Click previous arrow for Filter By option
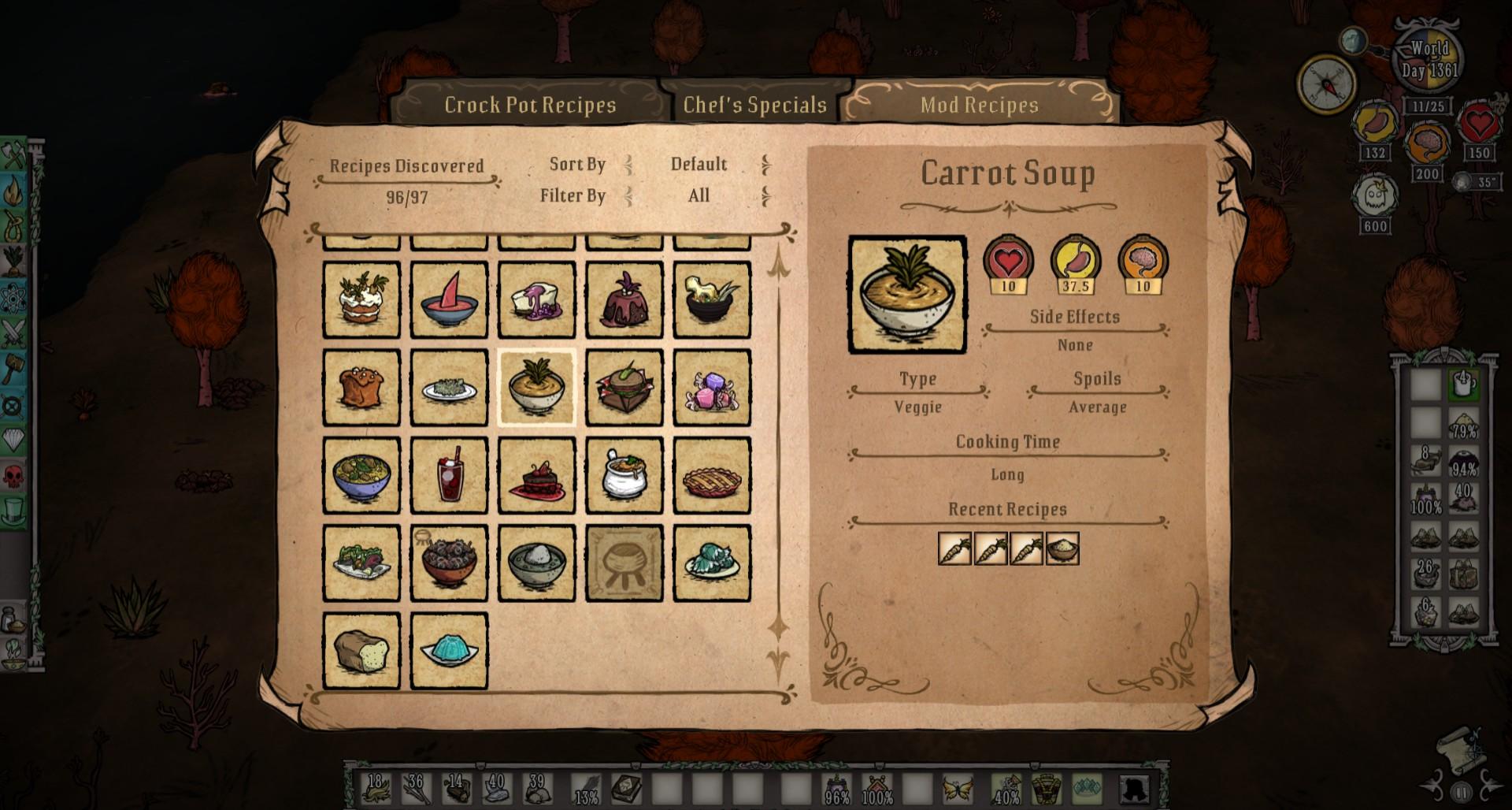The width and height of the screenshot is (1512, 810). coord(628,196)
